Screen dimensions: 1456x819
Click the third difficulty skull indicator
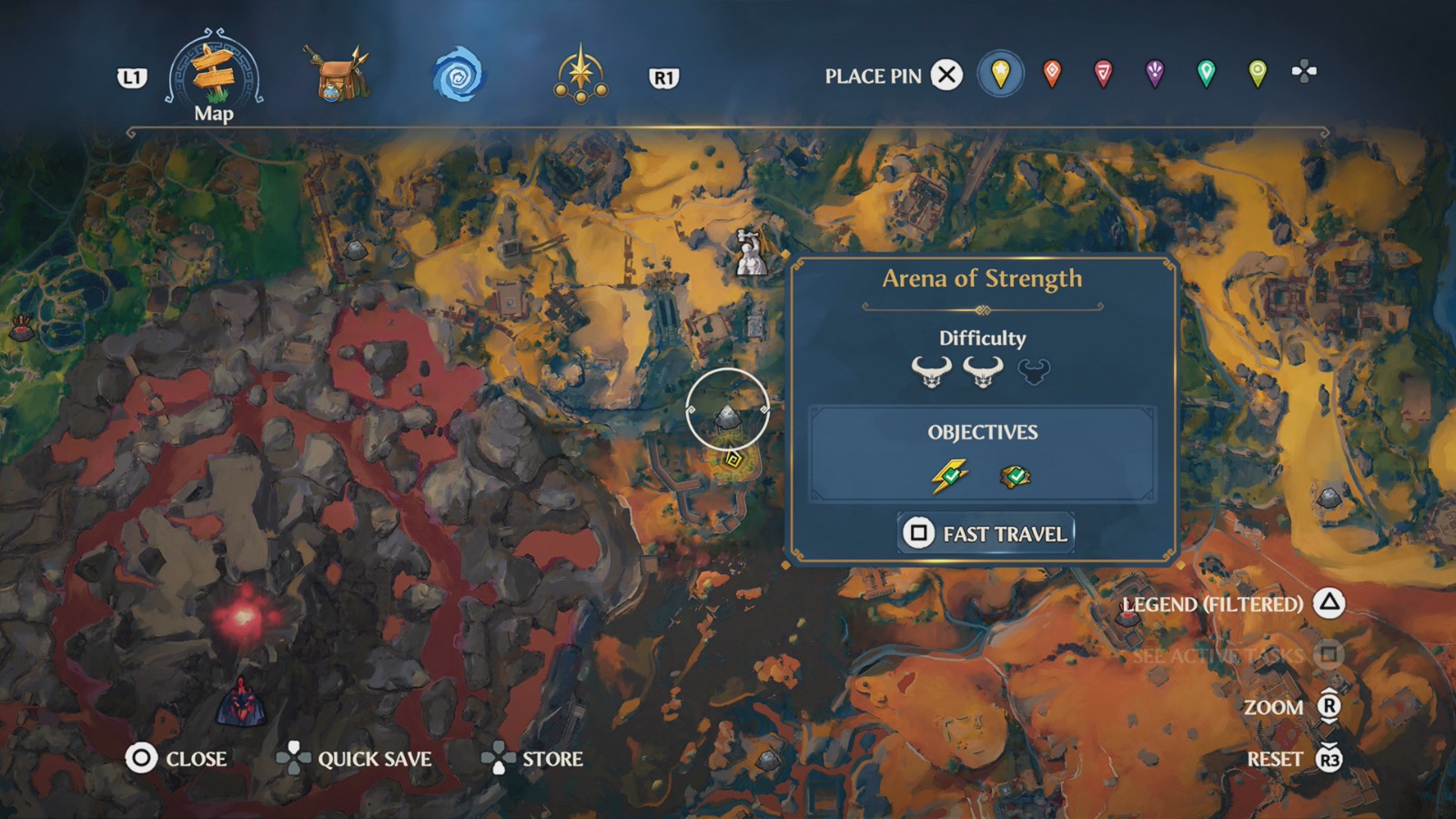click(1036, 371)
